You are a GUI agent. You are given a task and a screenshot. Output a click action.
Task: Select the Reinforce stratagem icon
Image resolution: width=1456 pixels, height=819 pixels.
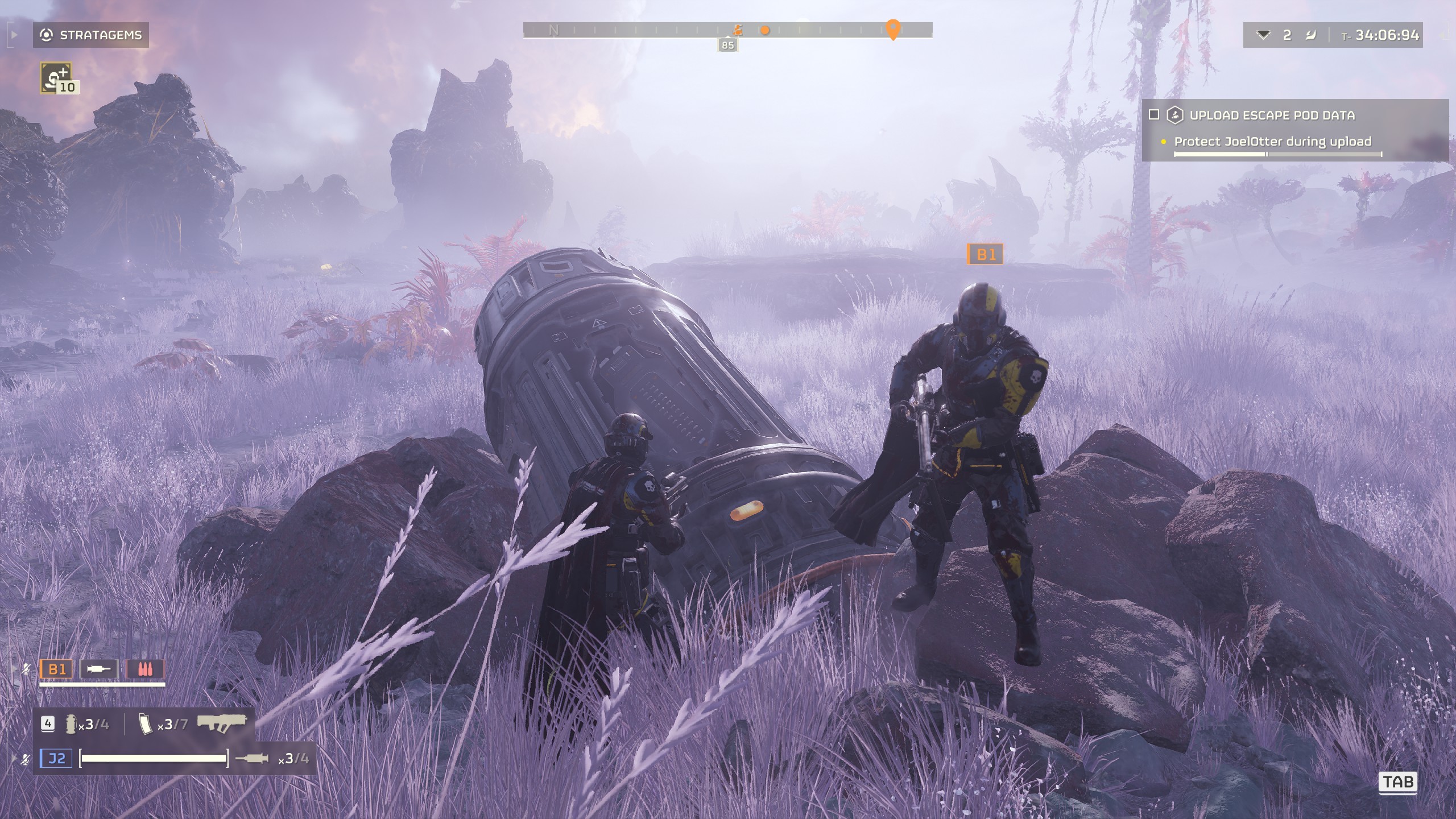point(56,78)
